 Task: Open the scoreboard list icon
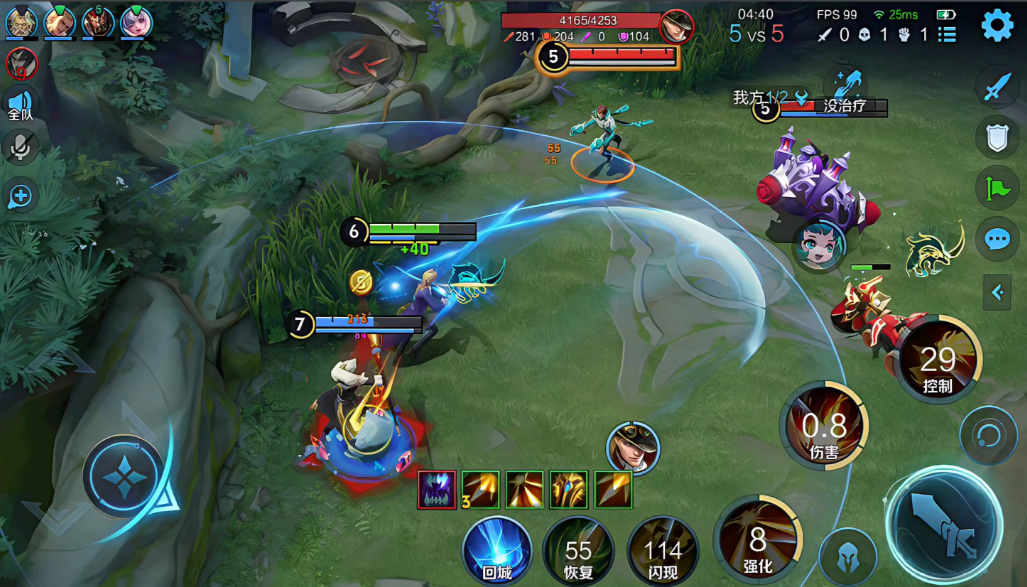[x=947, y=35]
